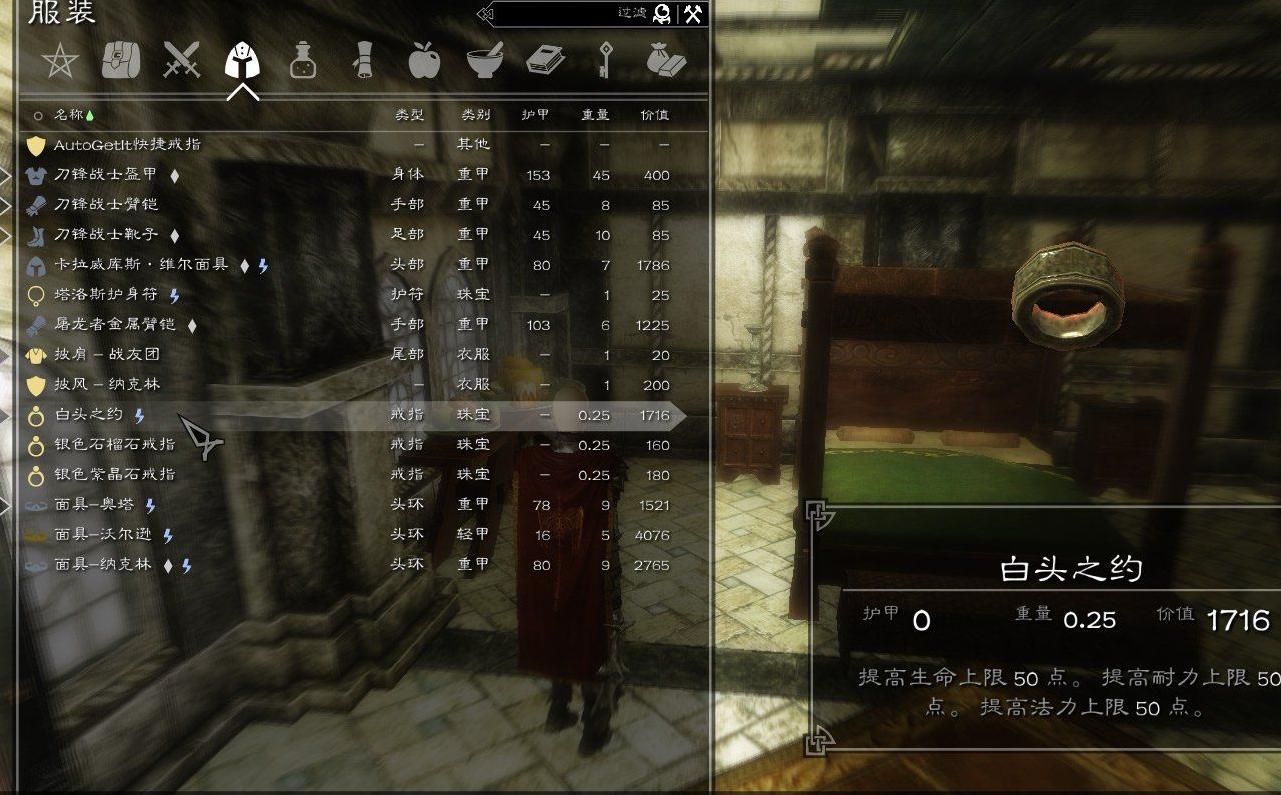This screenshot has width=1281, height=795.
Task: Select the 塔洛斯护身符 amulet row
Action: point(105,295)
